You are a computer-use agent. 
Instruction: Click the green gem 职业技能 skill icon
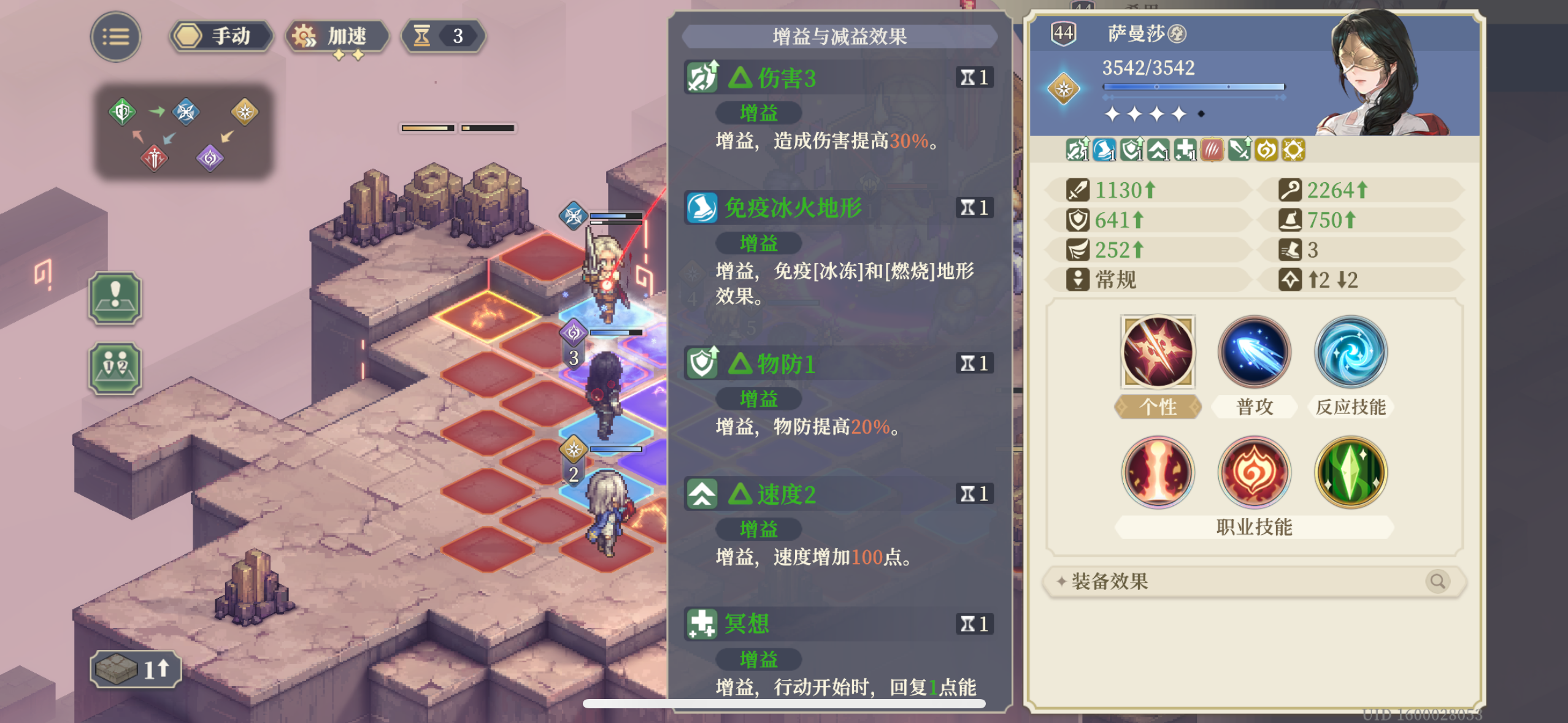(1350, 472)
